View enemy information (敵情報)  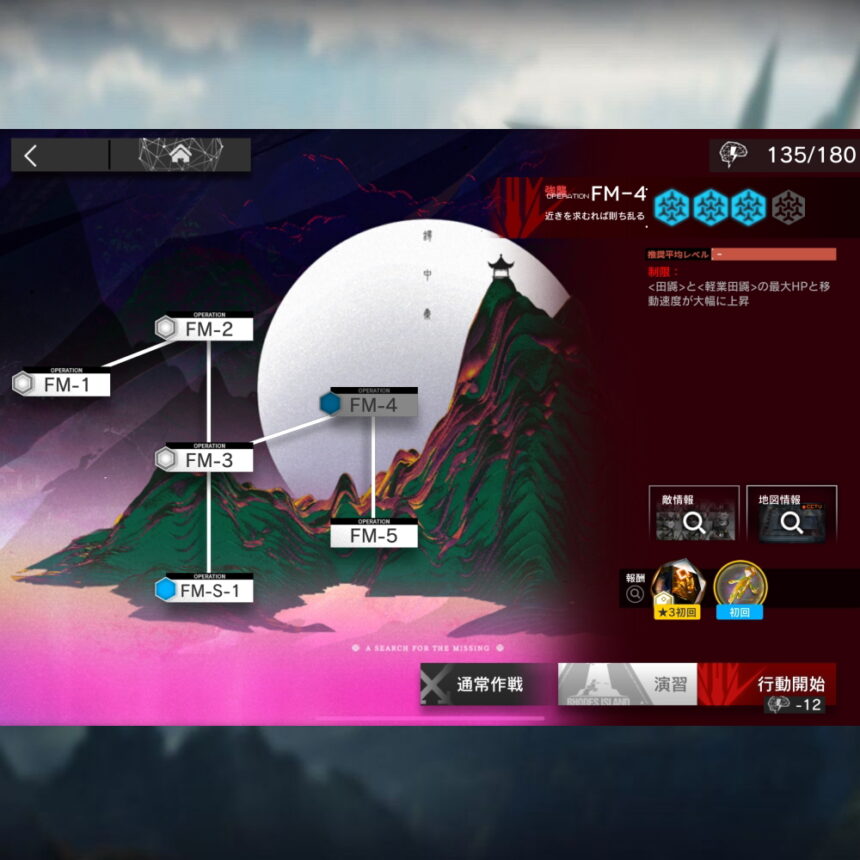[694, 514]
